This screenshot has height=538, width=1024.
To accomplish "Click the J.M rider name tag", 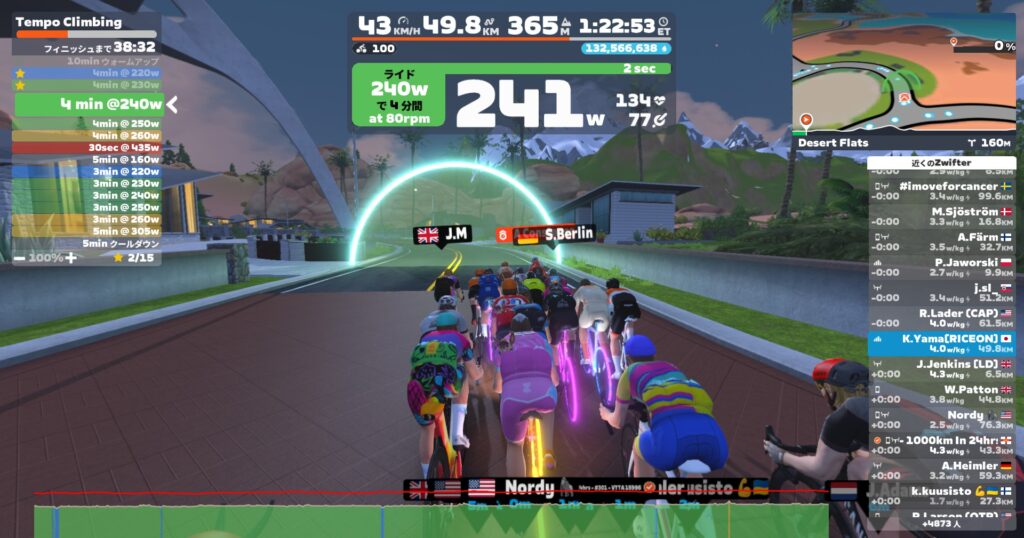I will point(443,234).
